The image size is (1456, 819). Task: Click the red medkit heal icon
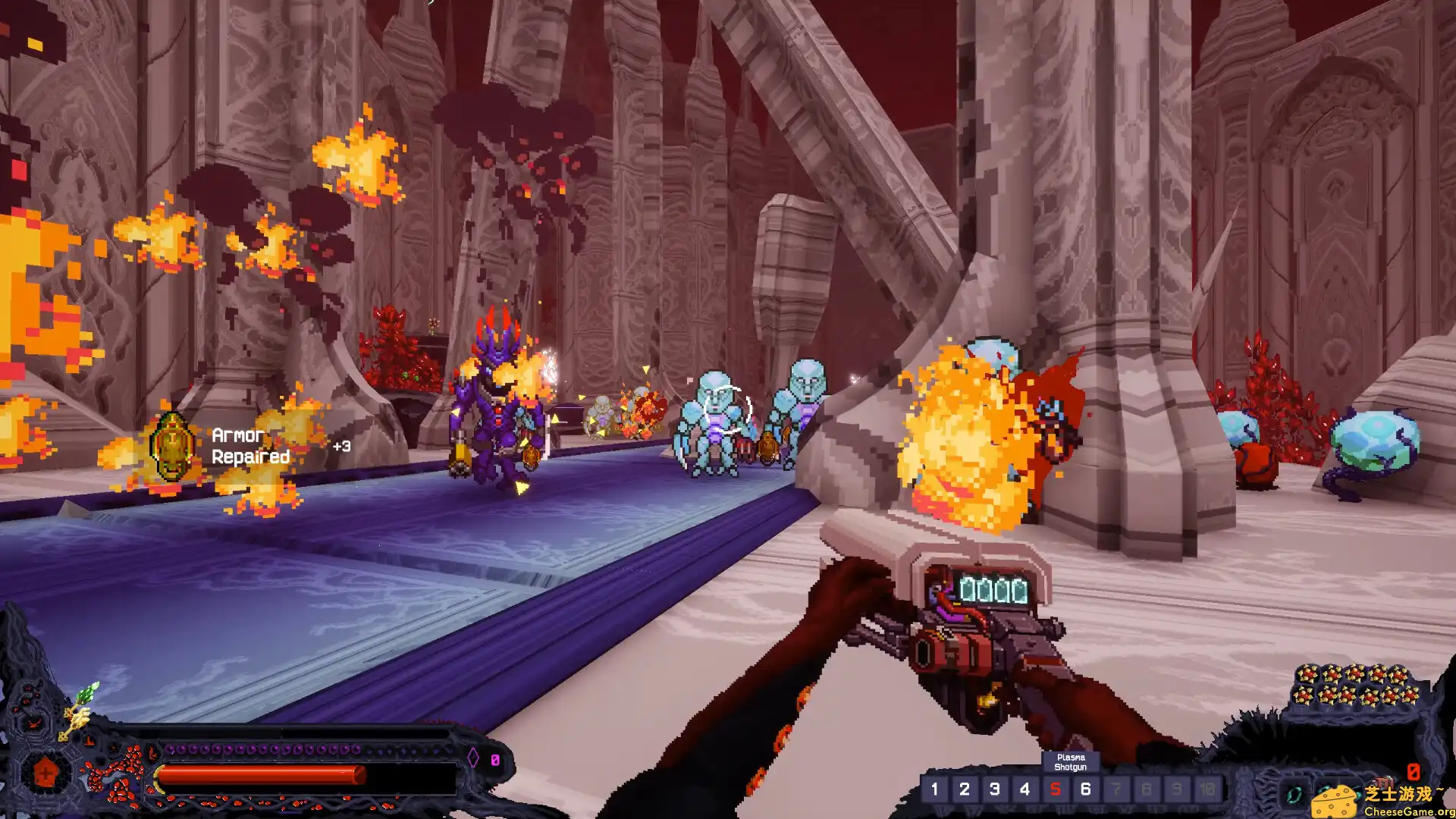[45, 773]
